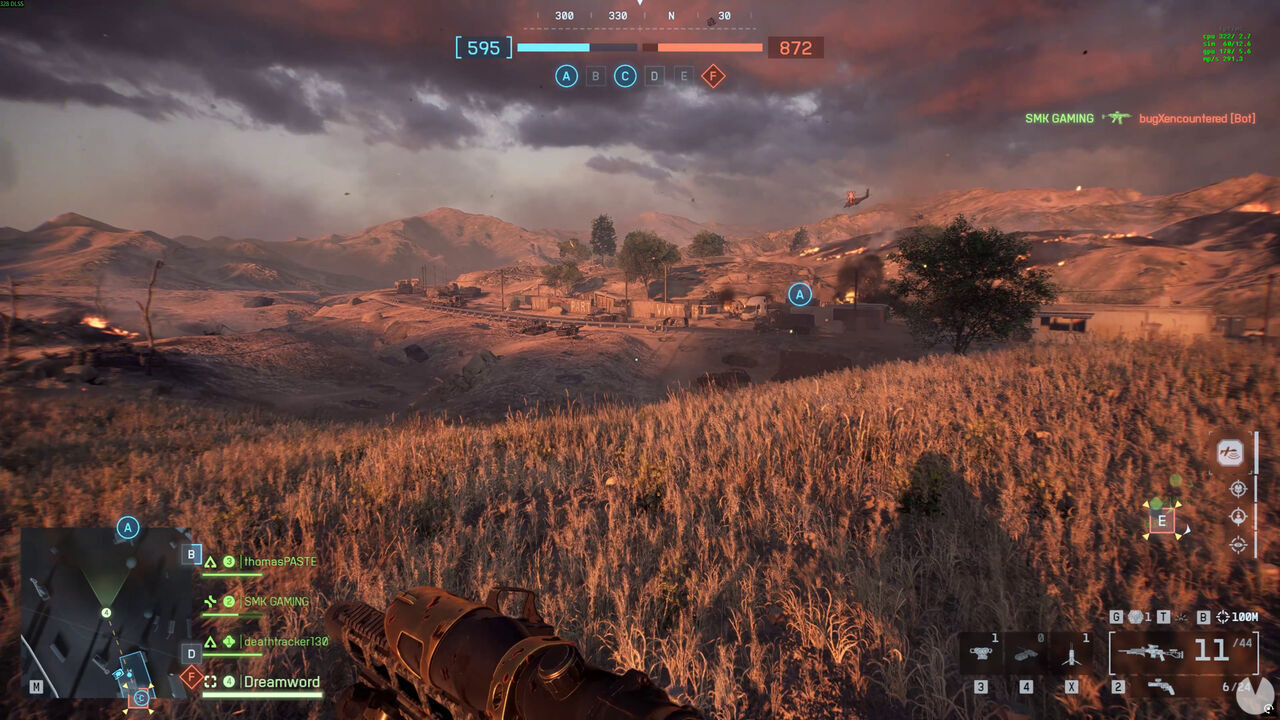Switch to the pistol sidearm slot
1280x720 pixels.
click(1161, 686)
